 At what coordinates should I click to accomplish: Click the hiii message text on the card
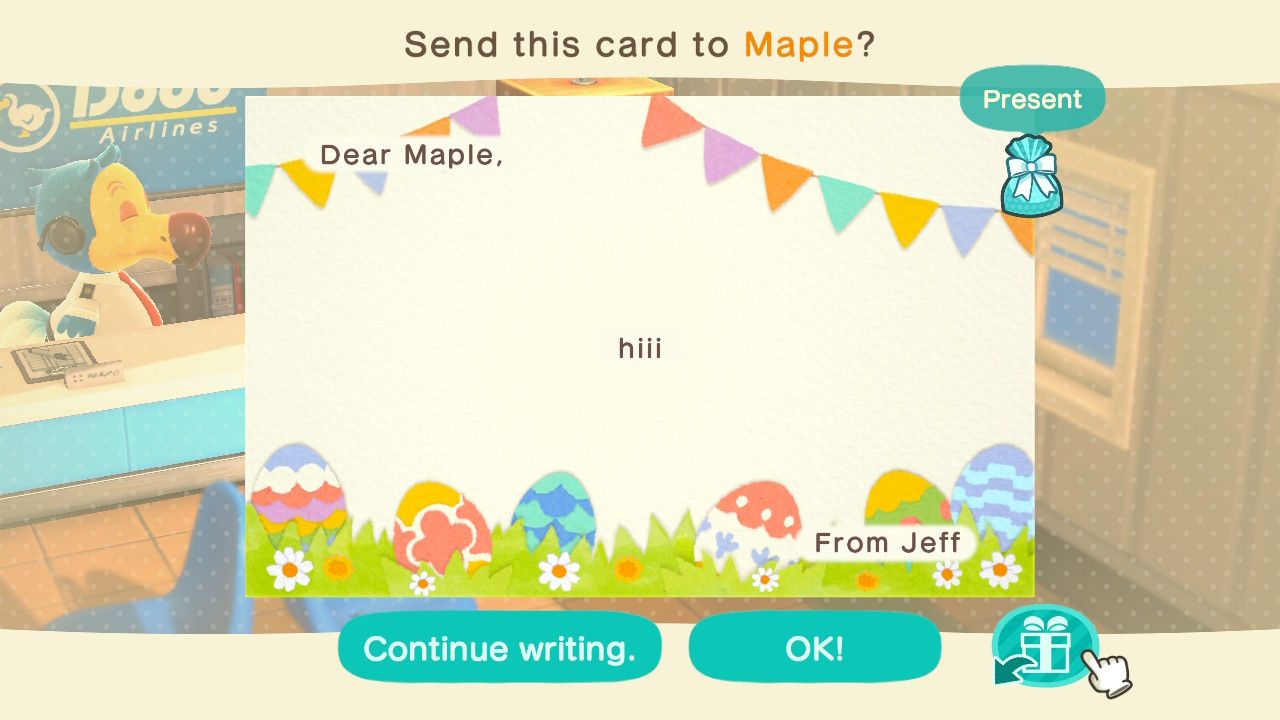click(x=641, y=348)
